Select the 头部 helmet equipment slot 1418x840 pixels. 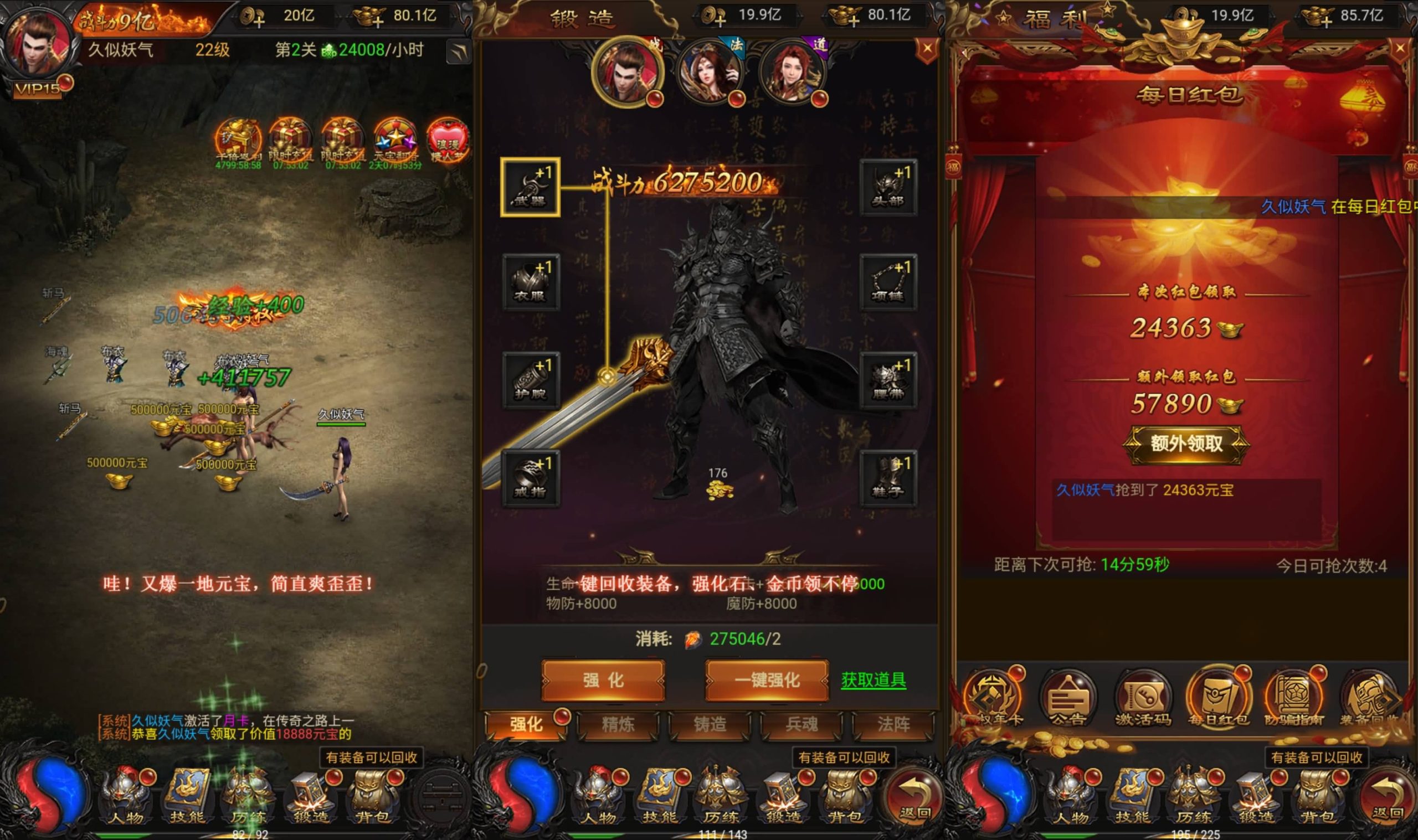(888, 187)
